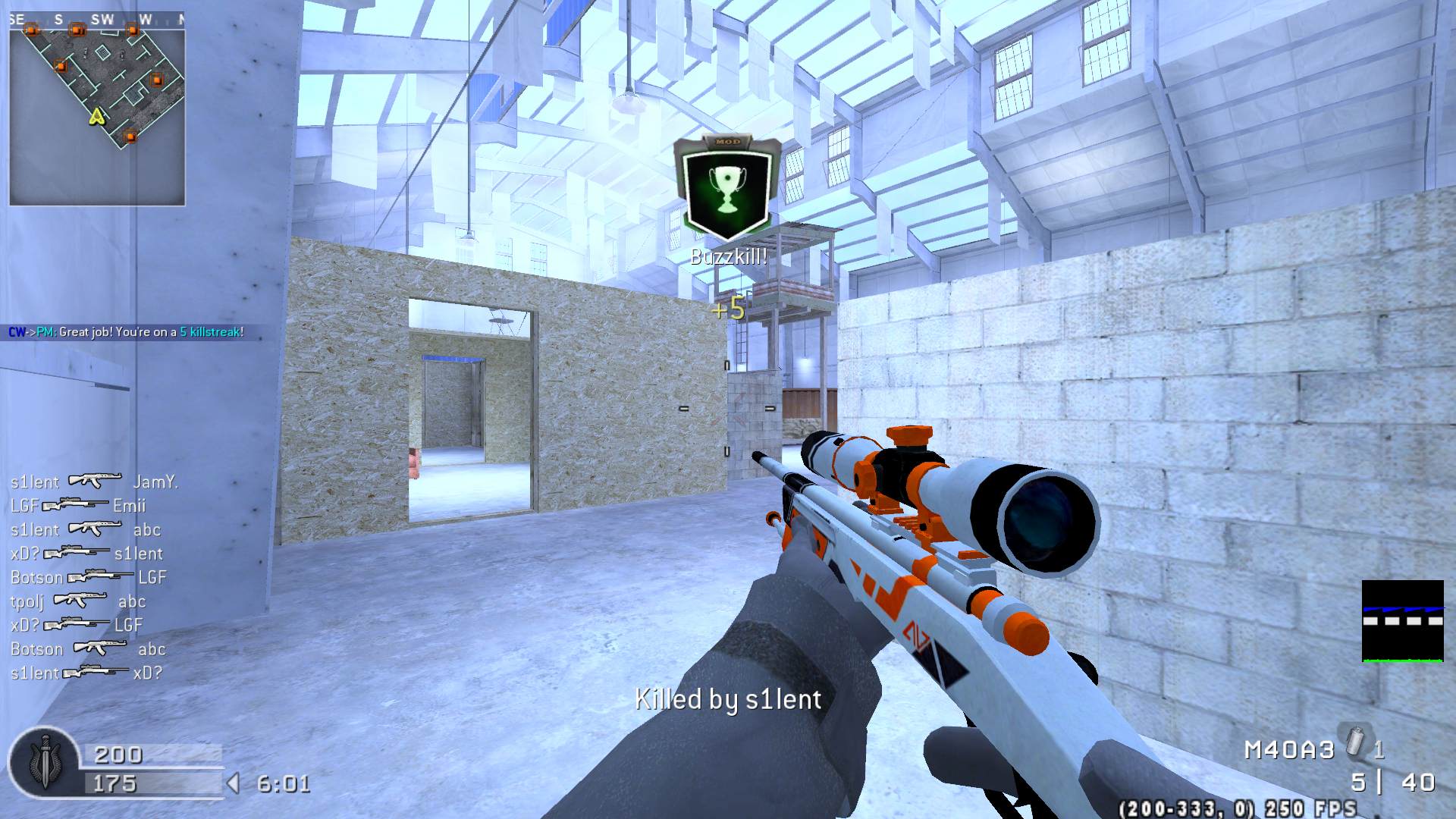
Task: Click the Buzzkill trophy medal icon
Action: pos(727,186)
